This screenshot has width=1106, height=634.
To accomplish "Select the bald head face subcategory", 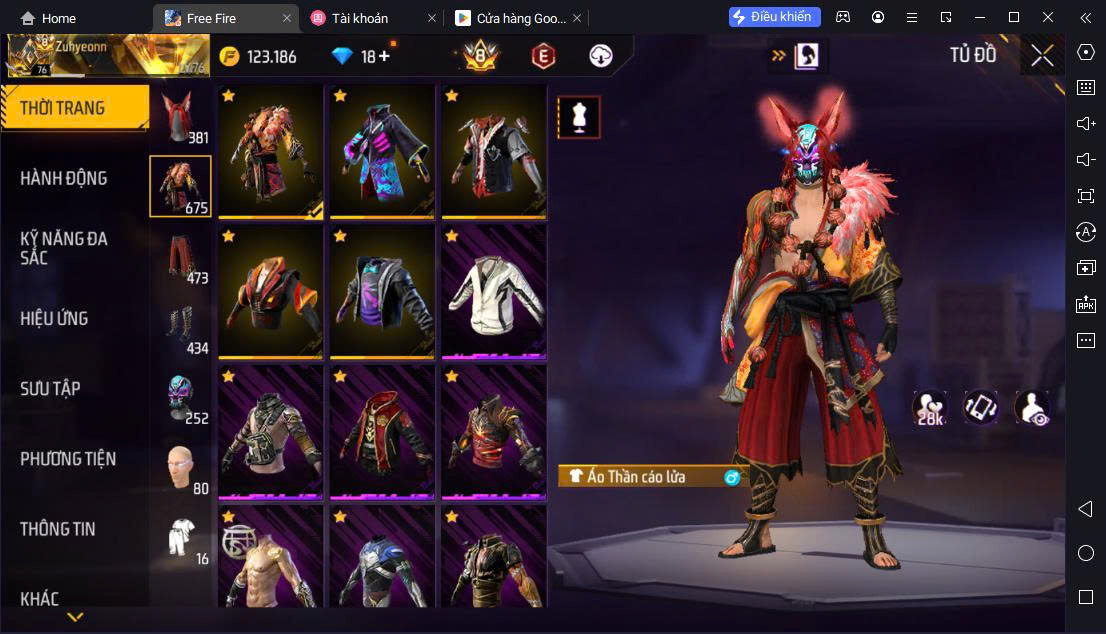I will tap(180, 468).
